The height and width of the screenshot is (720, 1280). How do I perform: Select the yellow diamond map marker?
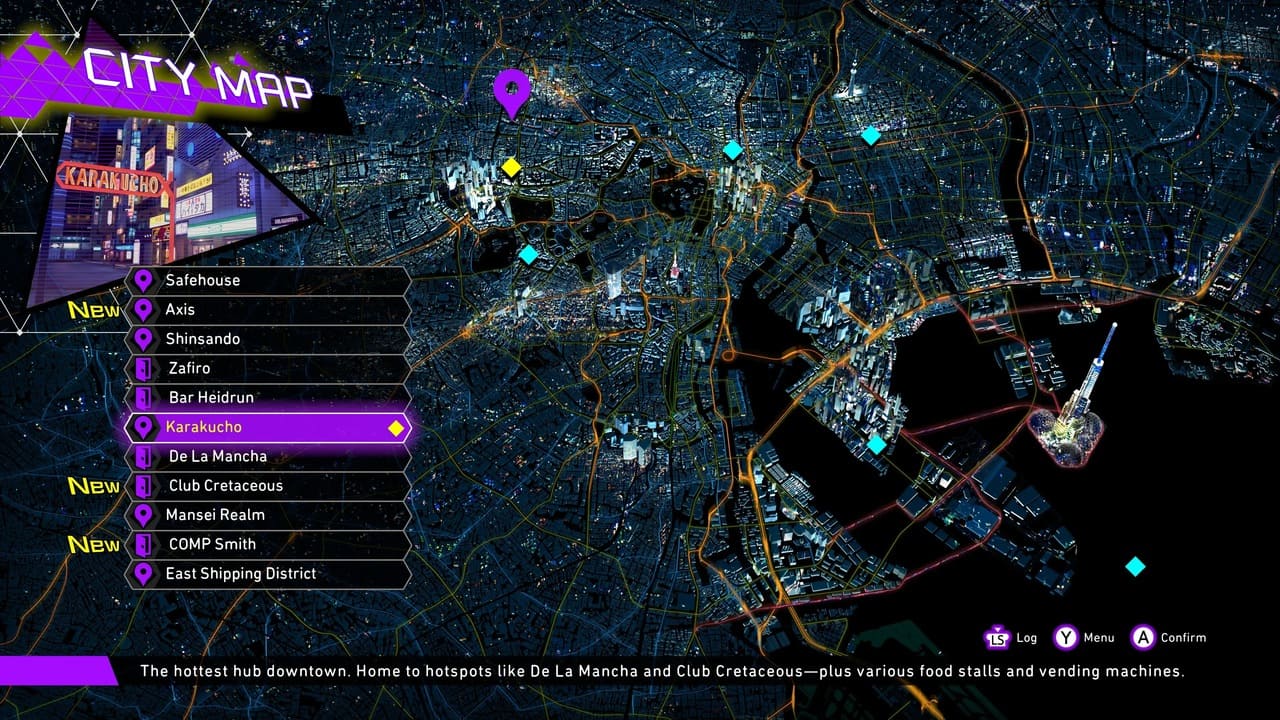(511, 167)
